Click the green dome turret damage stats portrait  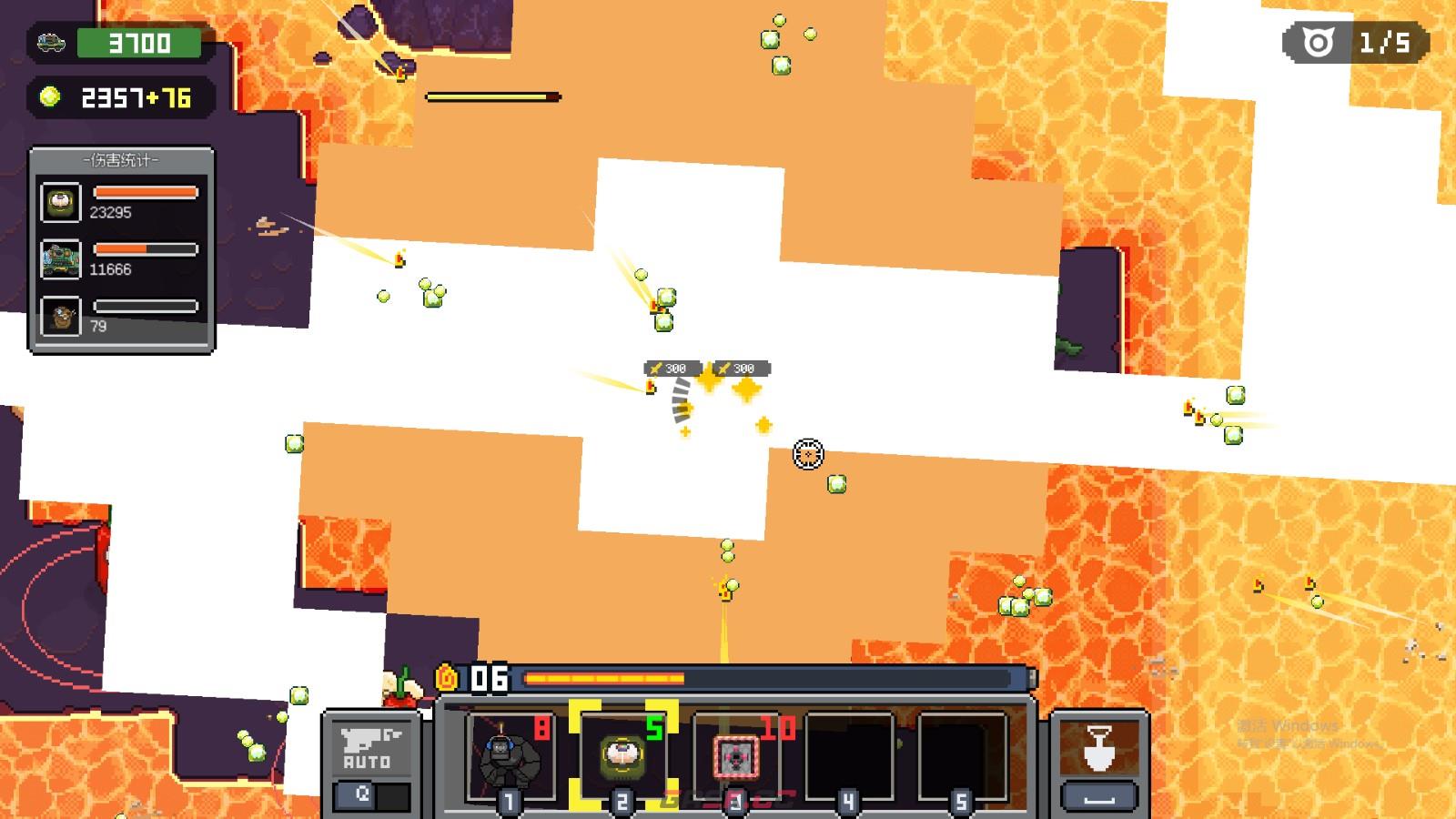click(61, 202)
